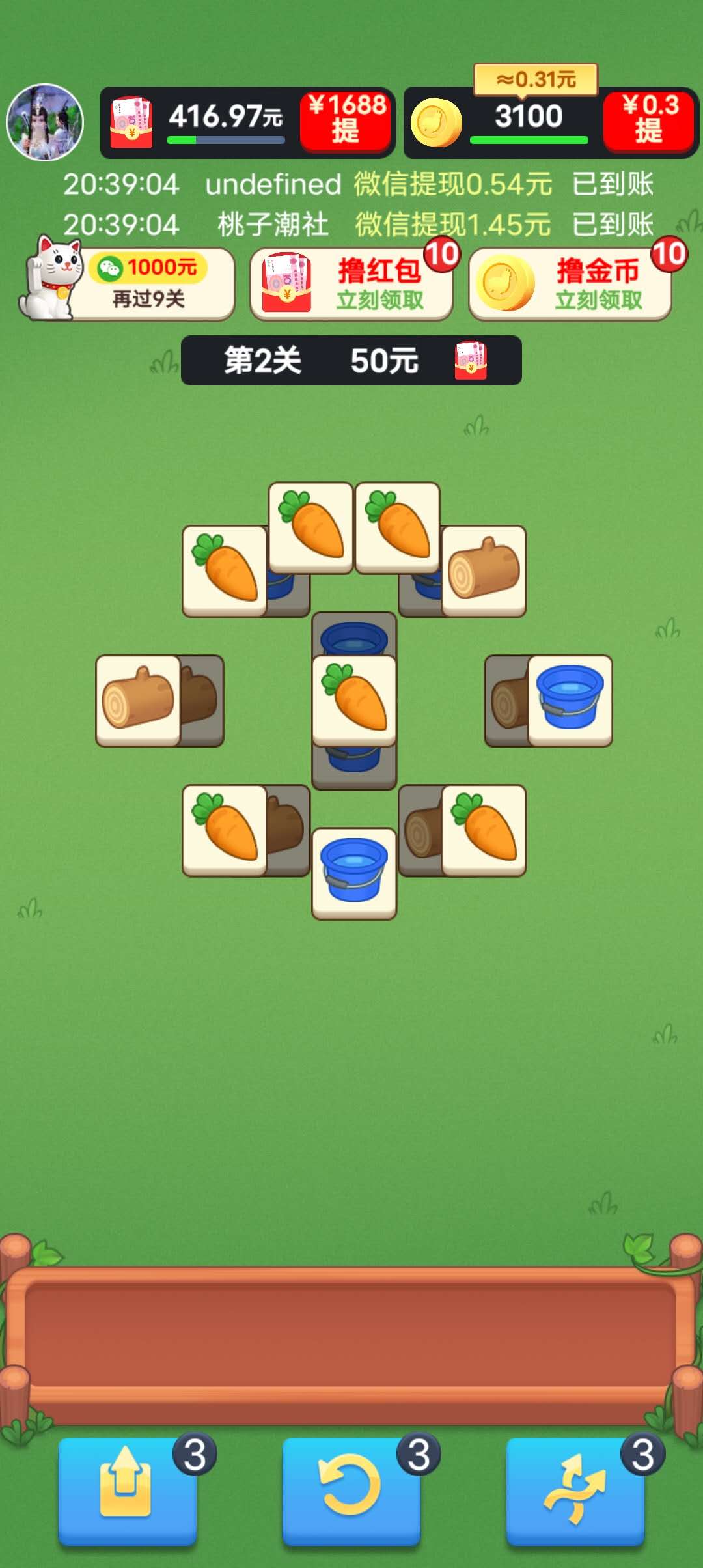The image size is (703, 1568).
Task: Use the undo power-up
Action: pos(351,1490)
